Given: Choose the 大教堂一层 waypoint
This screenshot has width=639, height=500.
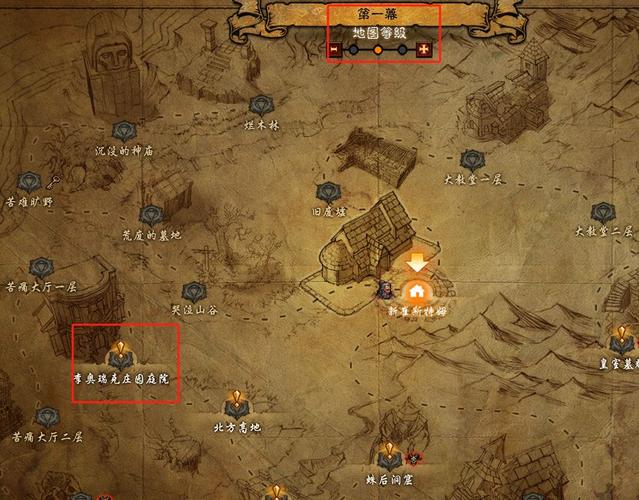Looking at the screenshot, I should (x=472, y=160).
